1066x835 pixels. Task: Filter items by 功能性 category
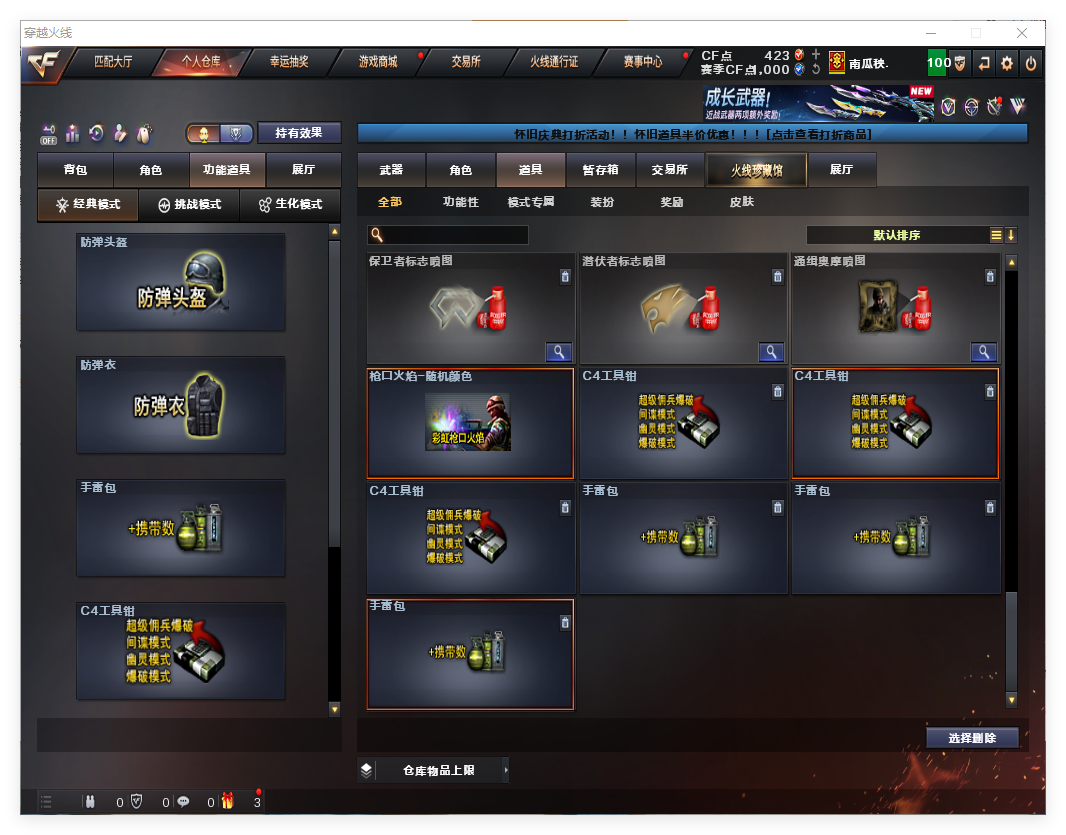click(x=461, y=202)
